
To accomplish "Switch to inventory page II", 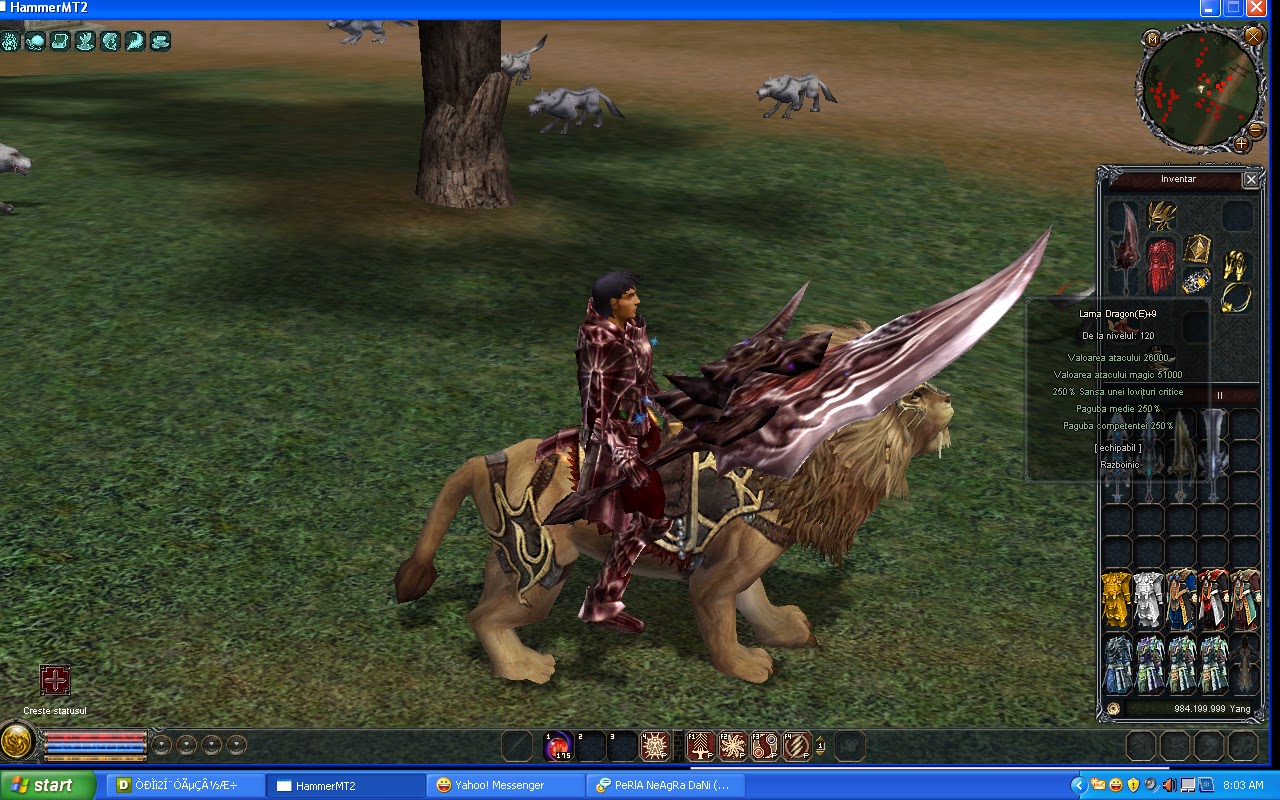I will (x=1219, y=396).
